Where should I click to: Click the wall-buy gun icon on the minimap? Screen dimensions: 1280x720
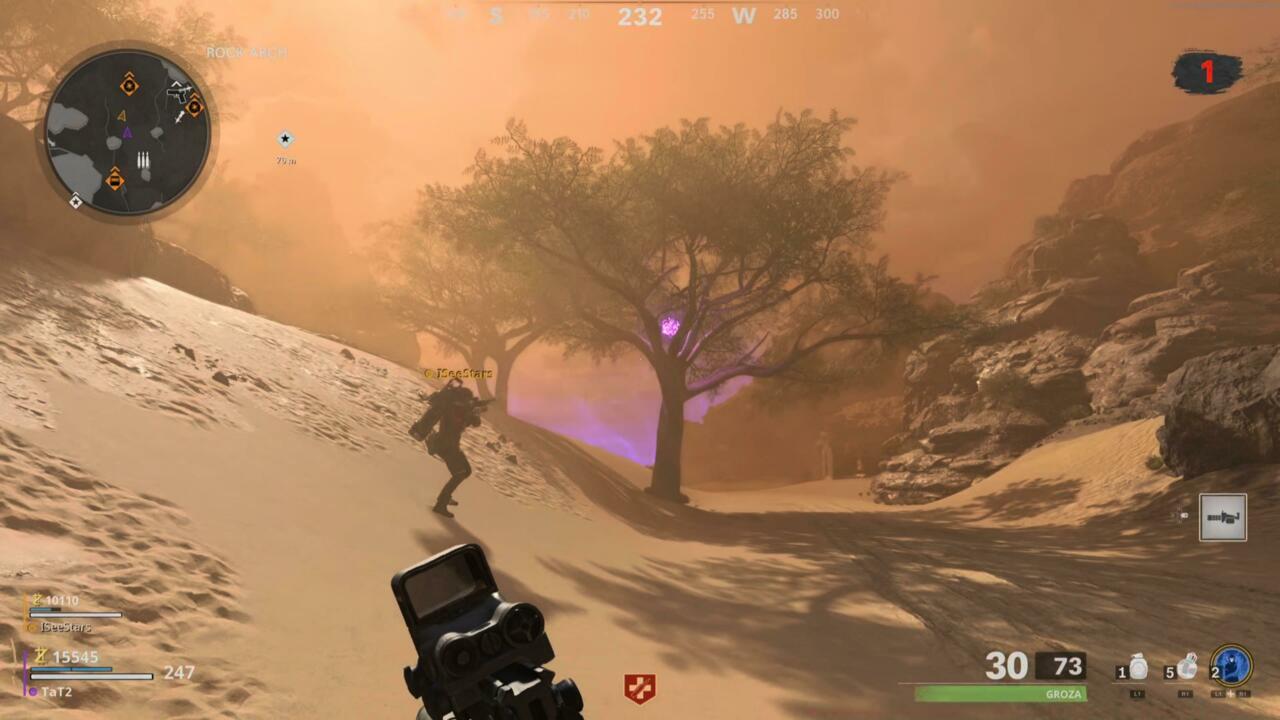pos(178,94)
